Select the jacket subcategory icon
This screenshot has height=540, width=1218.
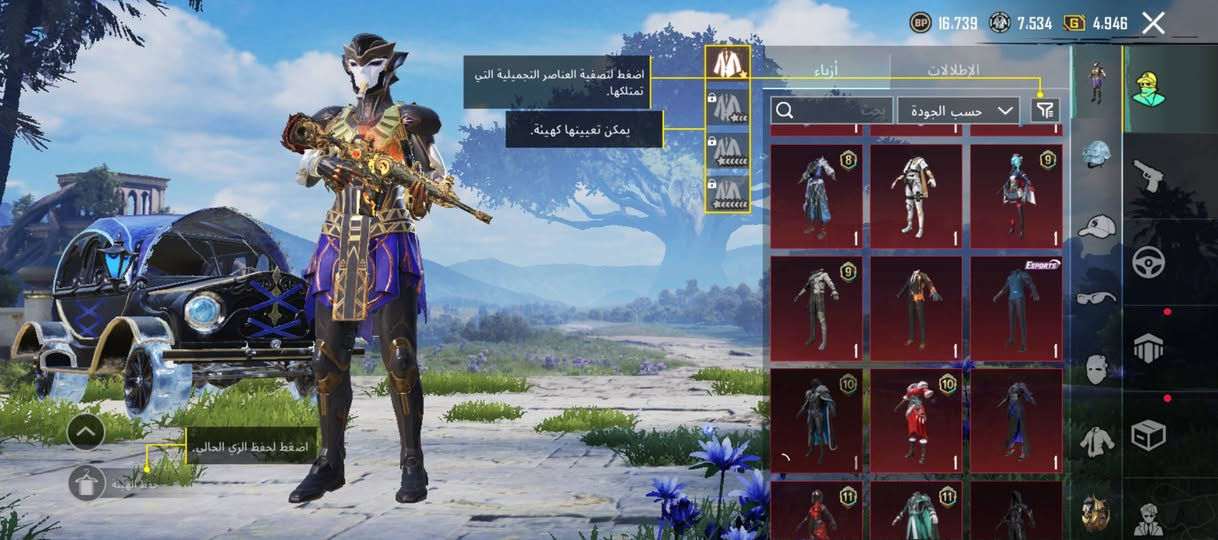1097,440
